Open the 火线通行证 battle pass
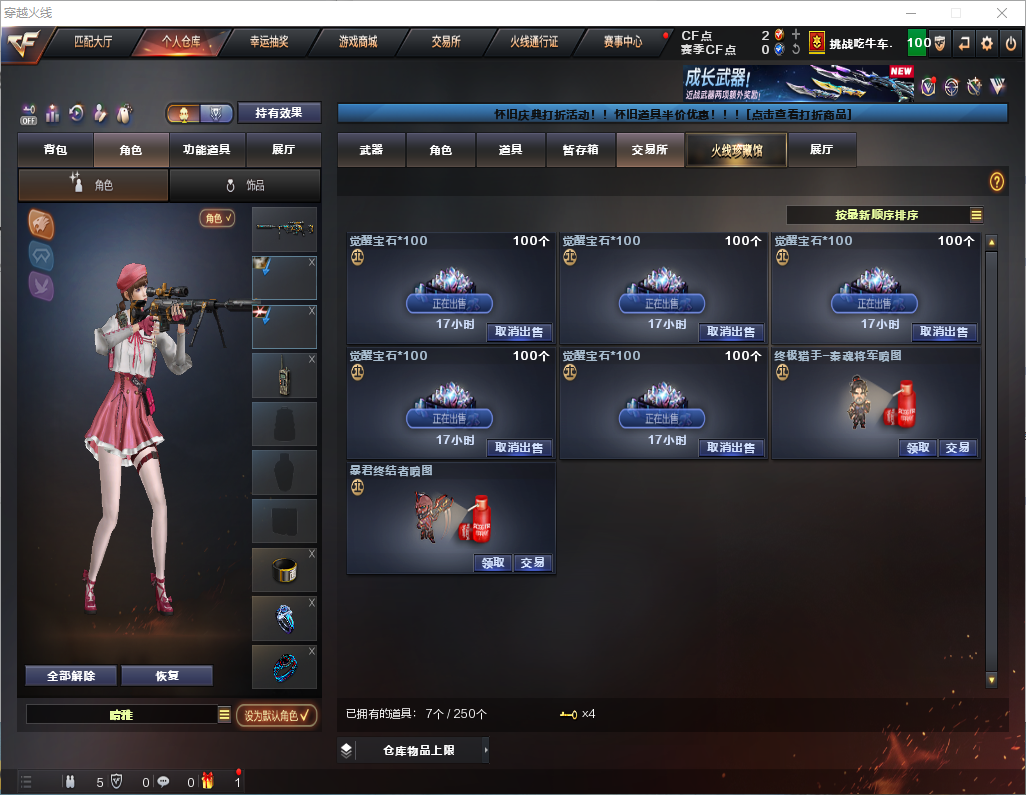 point(534,43)
